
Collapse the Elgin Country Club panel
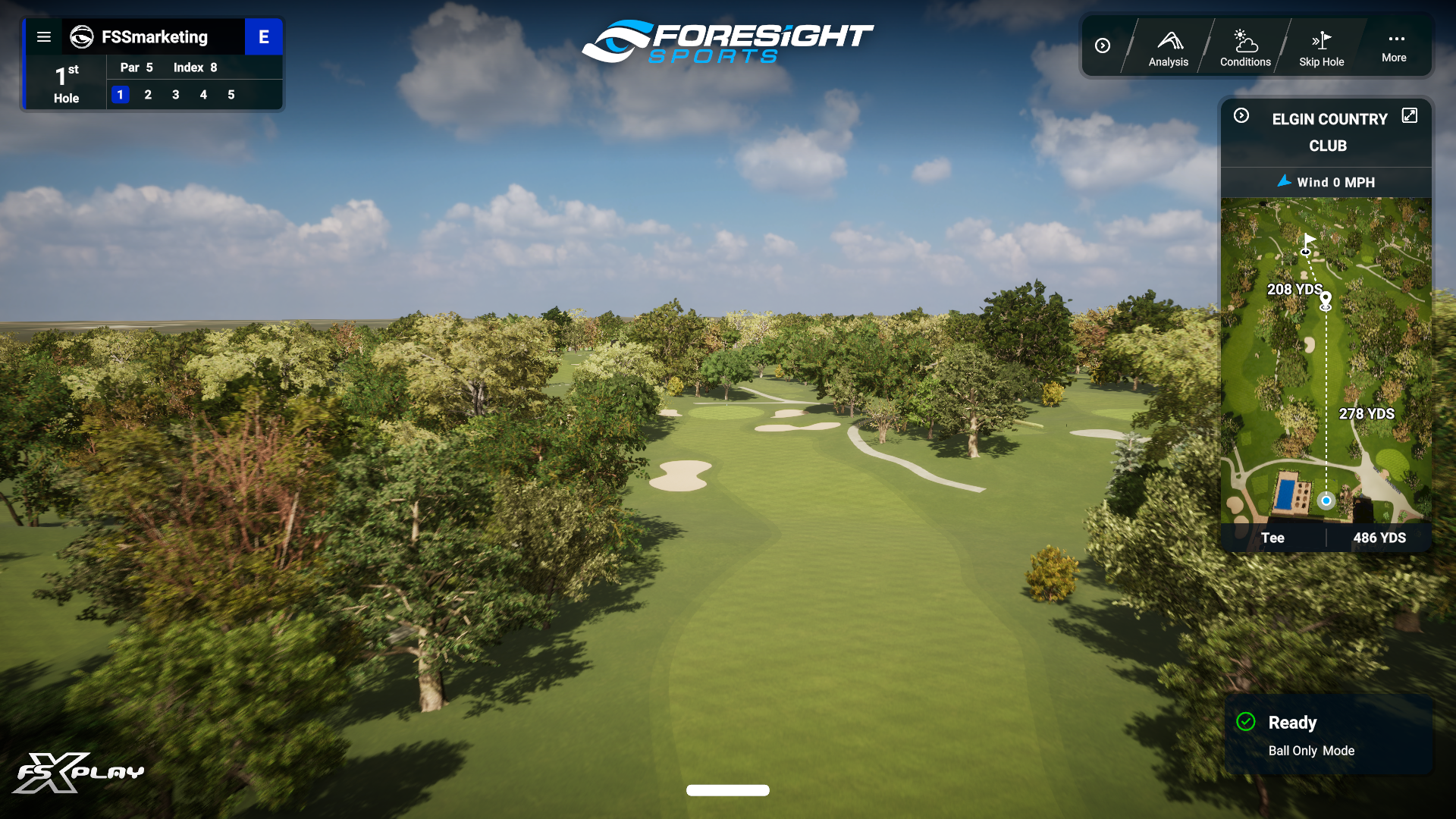click(1241, 115)
